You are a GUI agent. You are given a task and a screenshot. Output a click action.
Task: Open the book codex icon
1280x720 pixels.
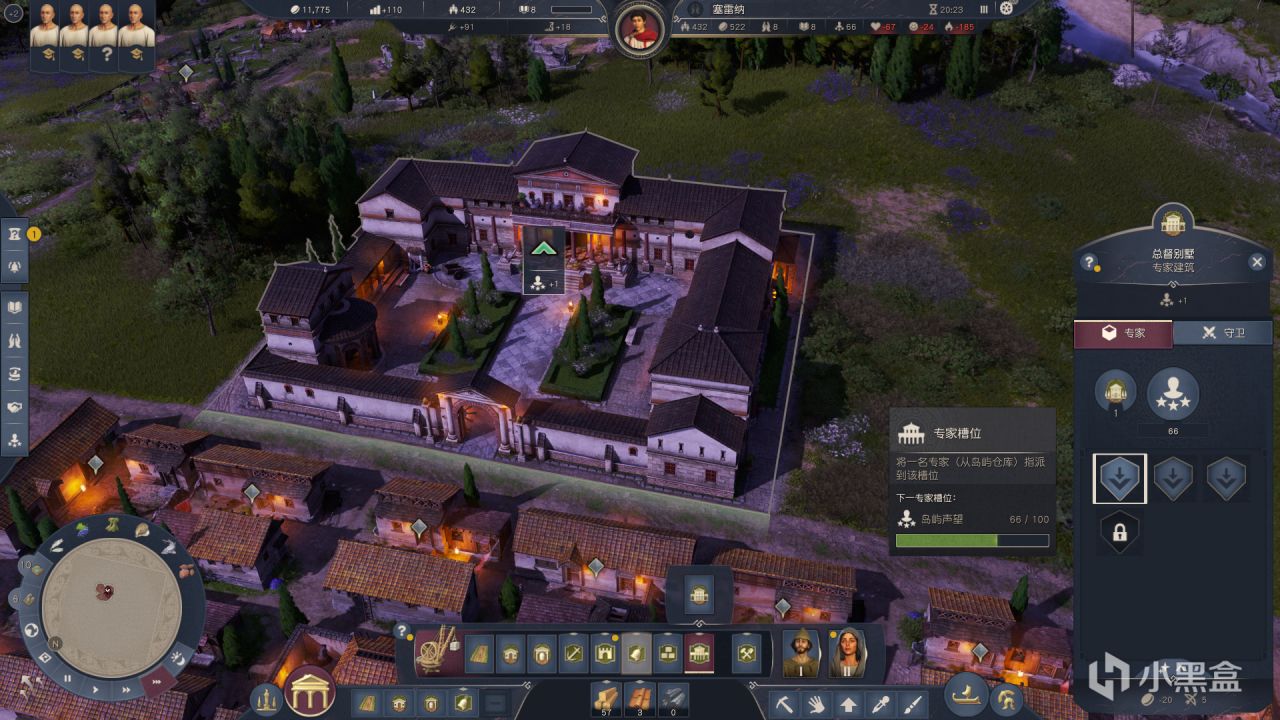click(x=15, y=307)
